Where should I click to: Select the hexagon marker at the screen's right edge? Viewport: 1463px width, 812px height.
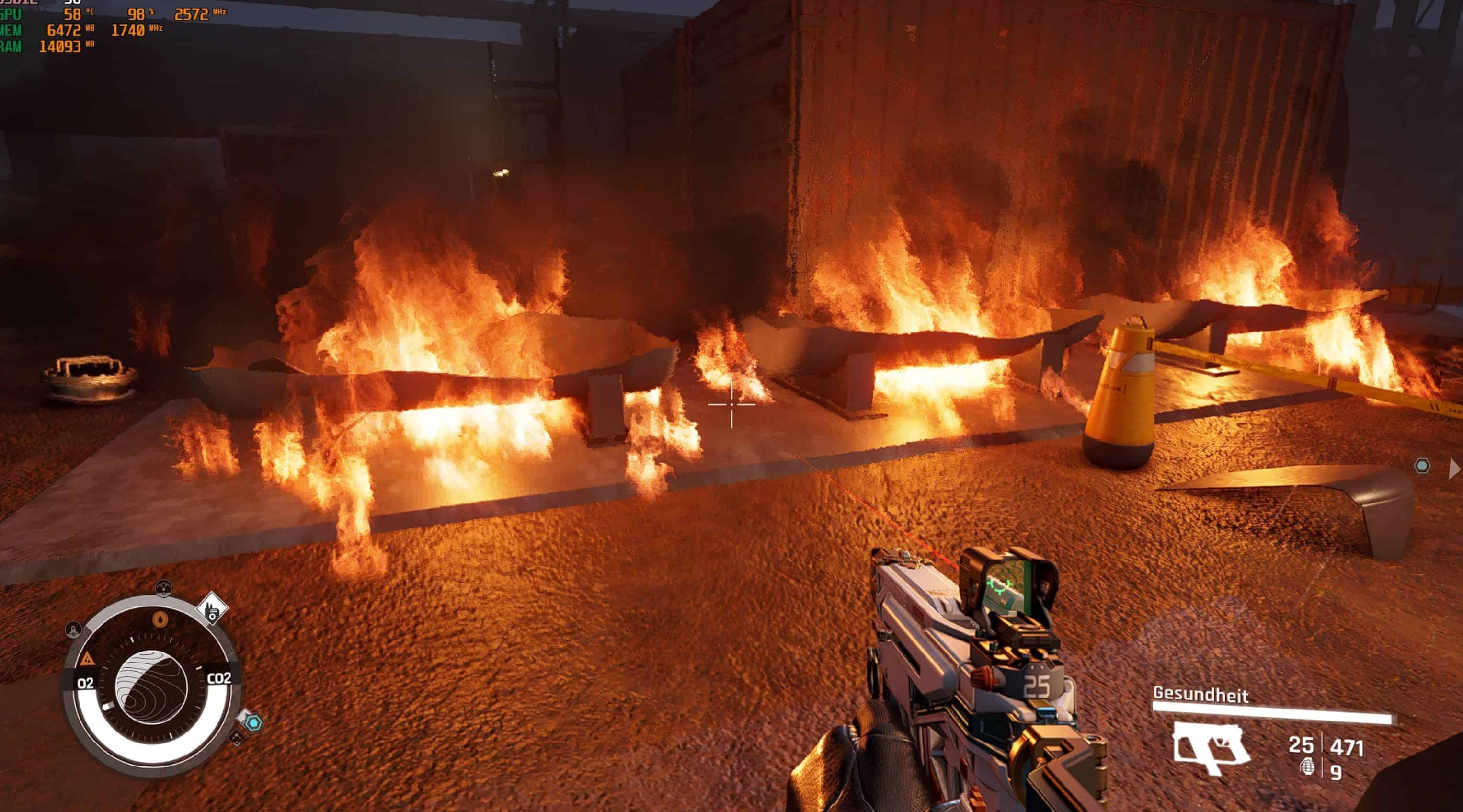click(x=1421, y=466)
